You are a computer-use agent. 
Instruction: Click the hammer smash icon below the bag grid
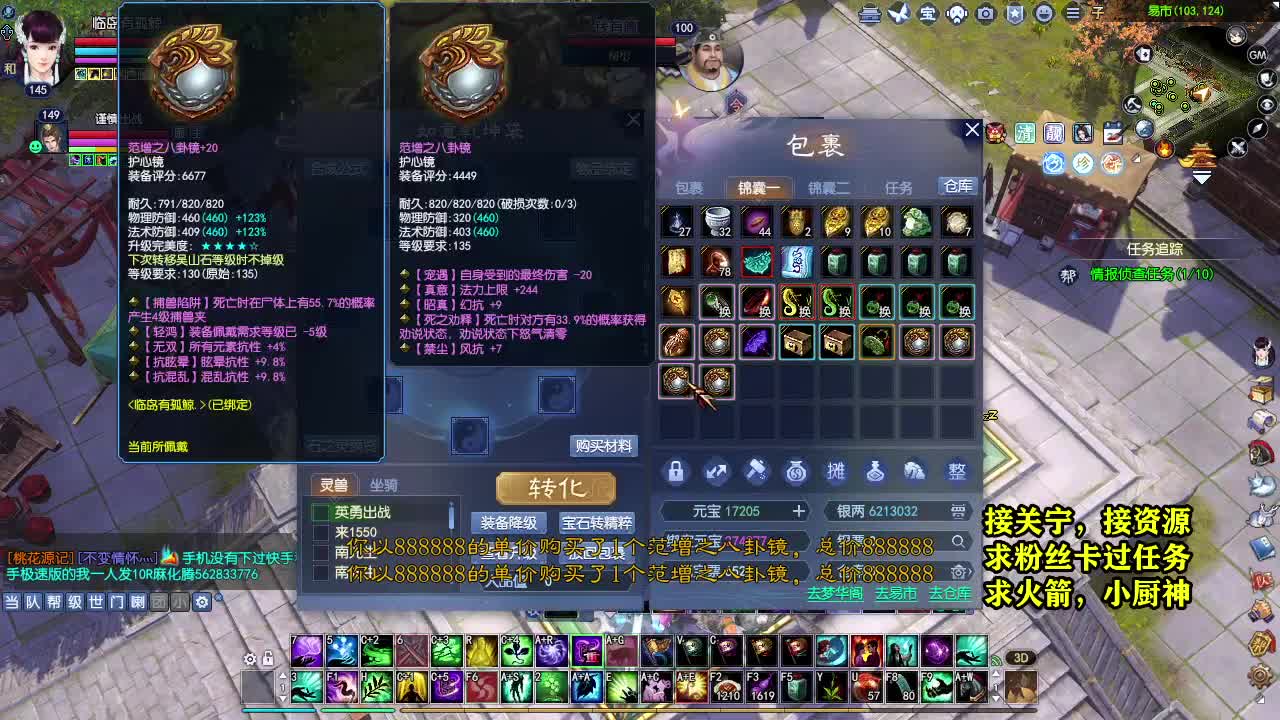click(x=756, y=472)
